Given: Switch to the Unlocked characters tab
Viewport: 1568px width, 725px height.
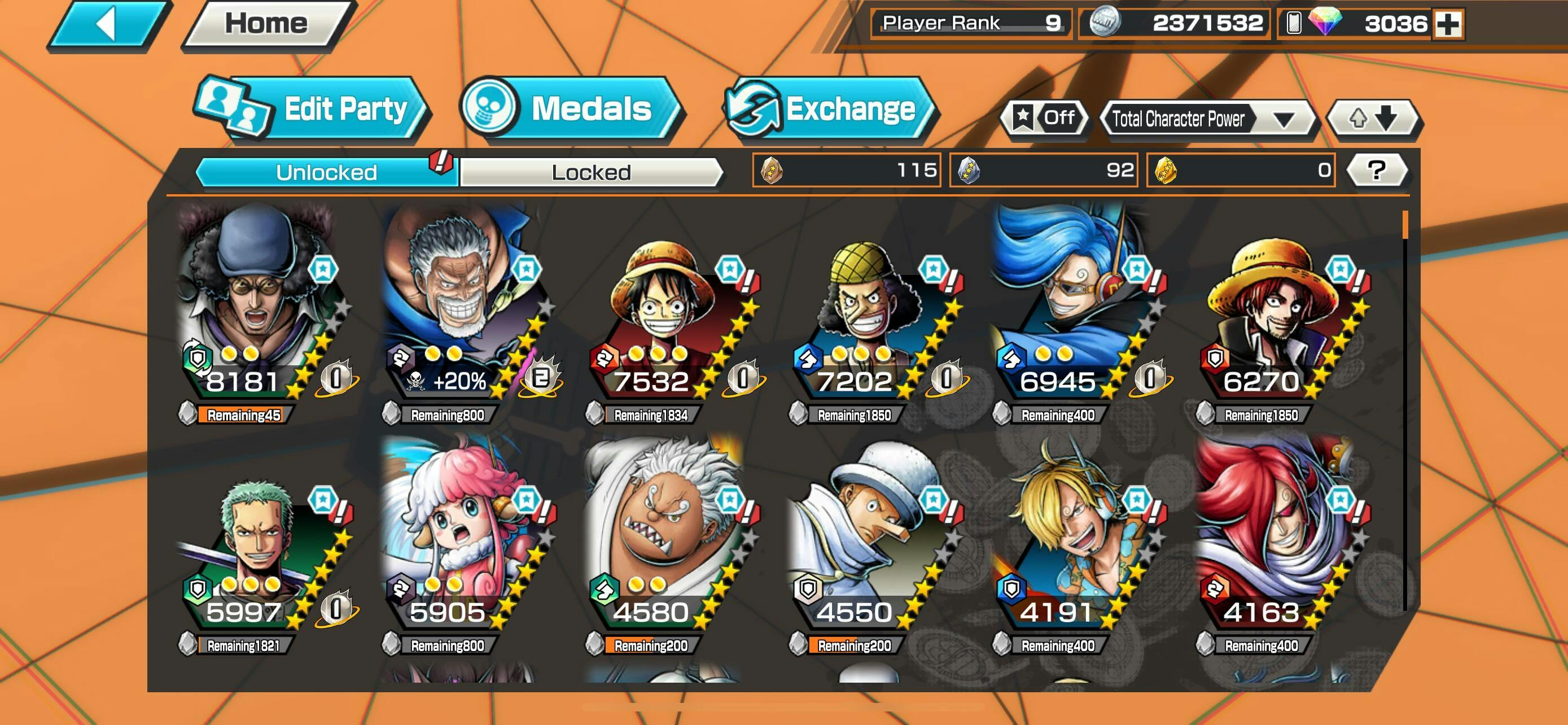Looking at the screenshot, I should (x=326, y=172).
